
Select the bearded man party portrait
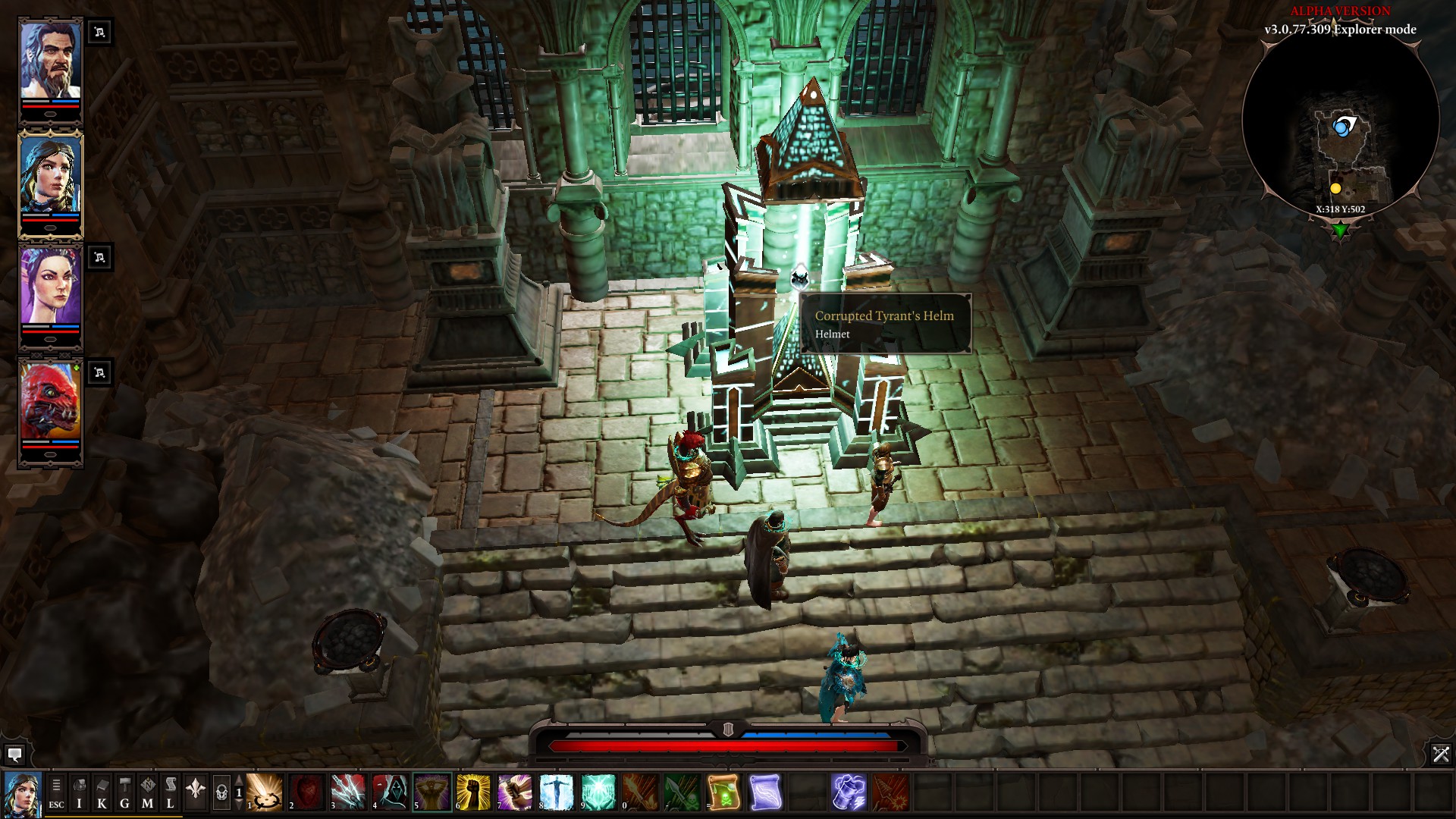click(x=50, y=59)
